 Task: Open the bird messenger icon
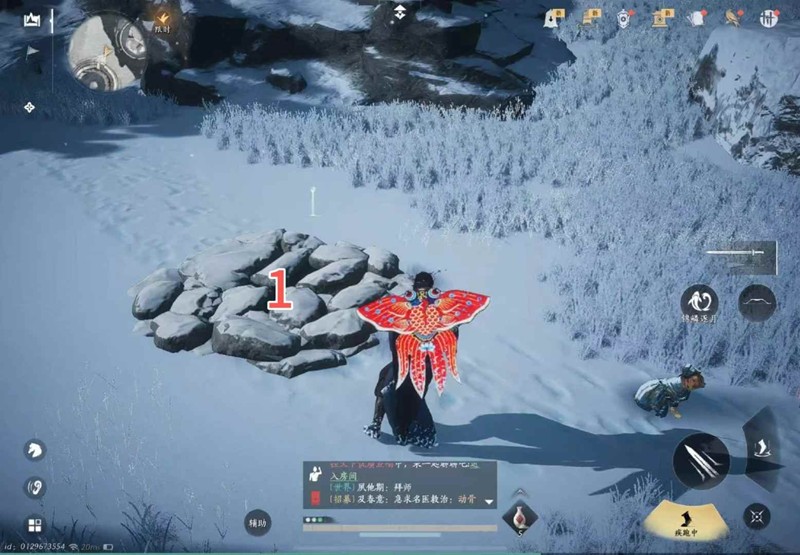tap(734, 18)
